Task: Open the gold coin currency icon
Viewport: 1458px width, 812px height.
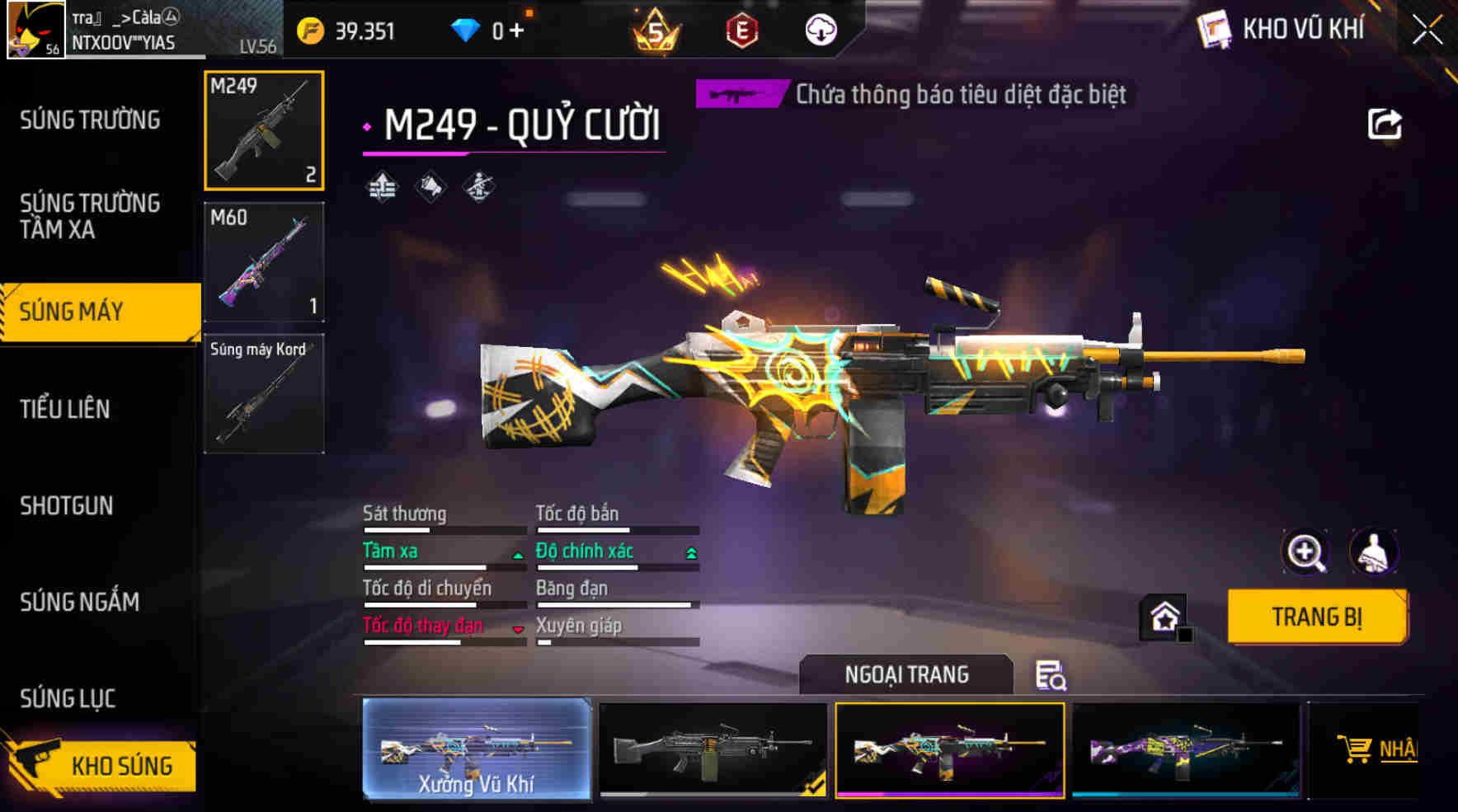Action: coord(312,29)
